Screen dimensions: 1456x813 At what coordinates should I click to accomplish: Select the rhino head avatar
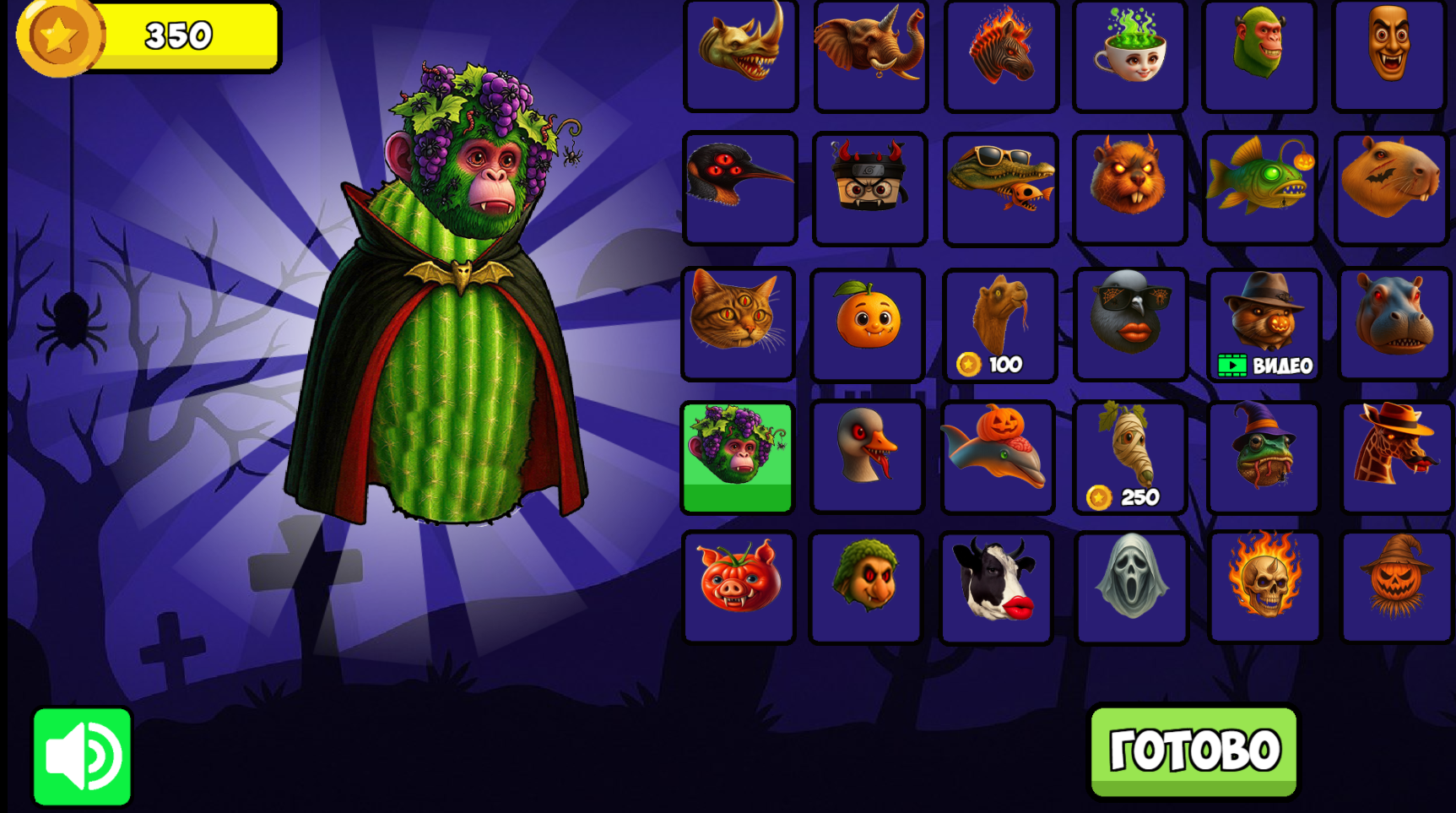[741, 56]
